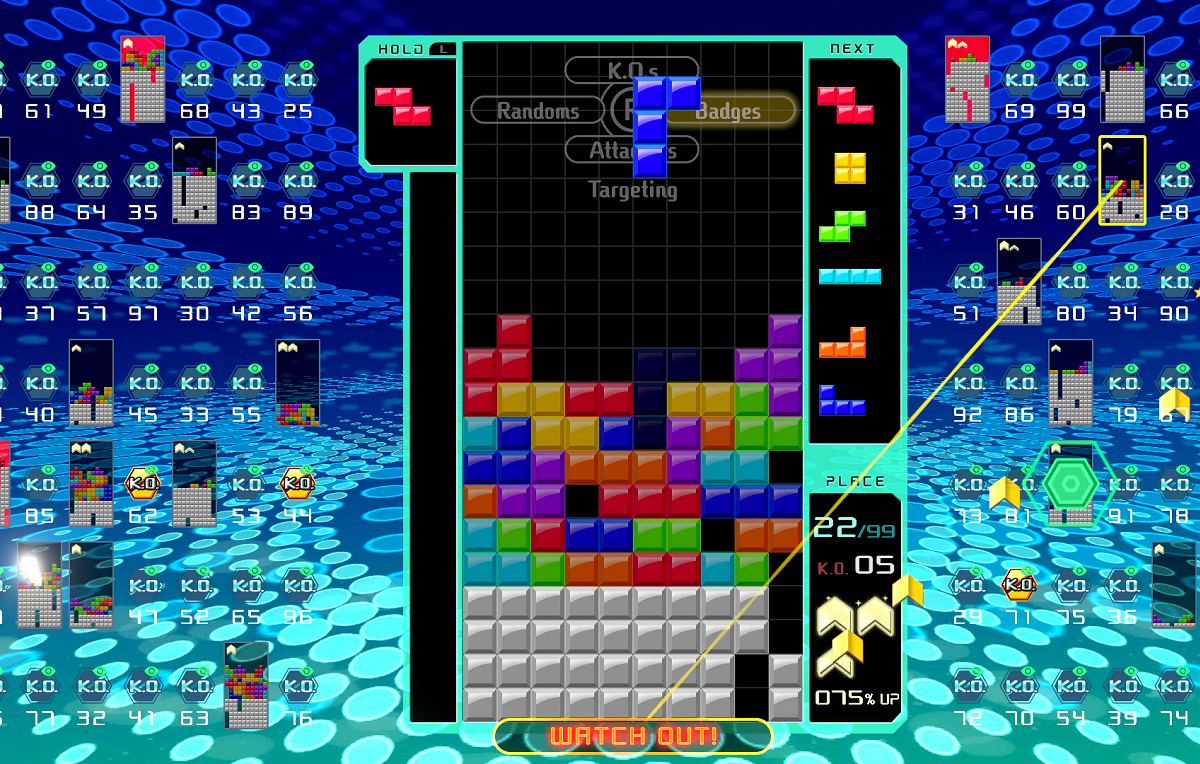The image size is (1200, 764).
Task: Select the opponent board marked with green hexagon
Action: click(x=1070, y=484)
